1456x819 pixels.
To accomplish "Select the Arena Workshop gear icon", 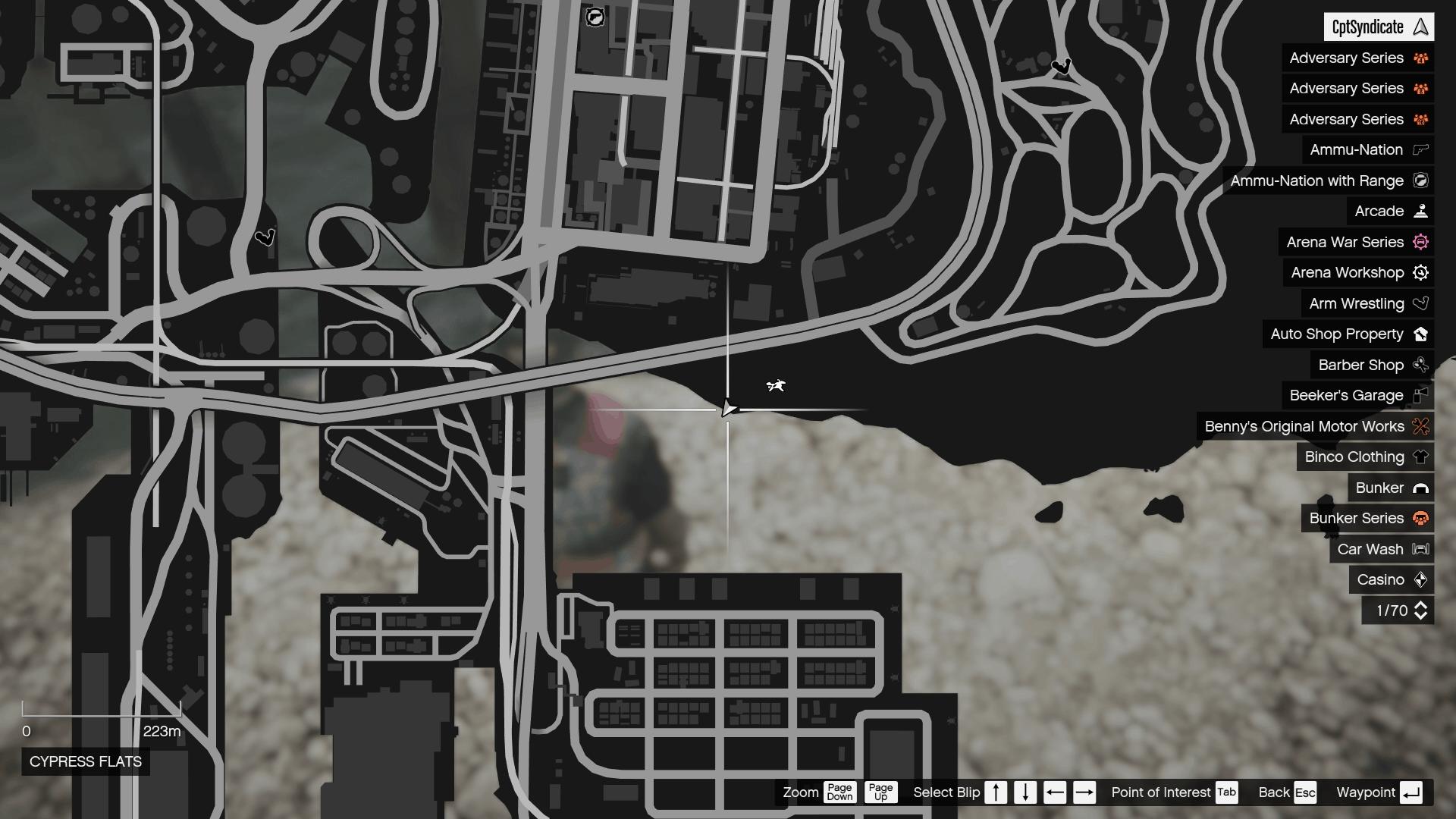I will click(1420, 272).
